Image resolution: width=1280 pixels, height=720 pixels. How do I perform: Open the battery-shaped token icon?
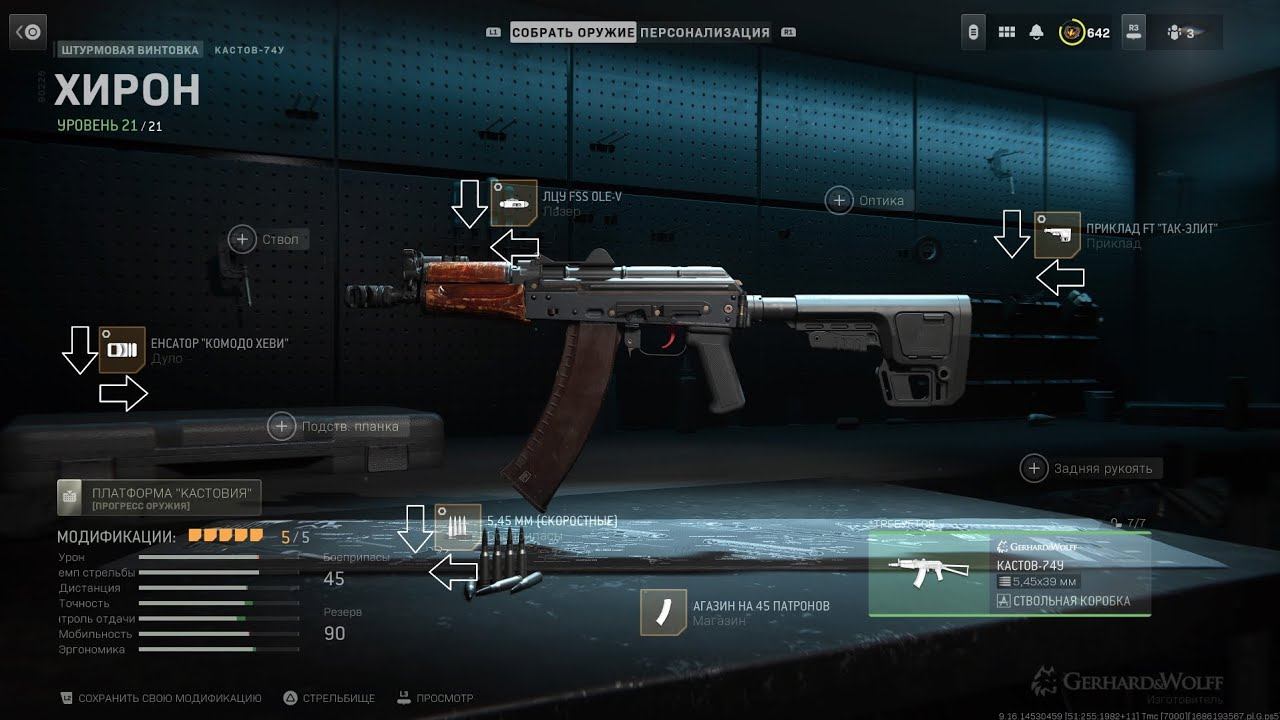(x=974, y=32)
